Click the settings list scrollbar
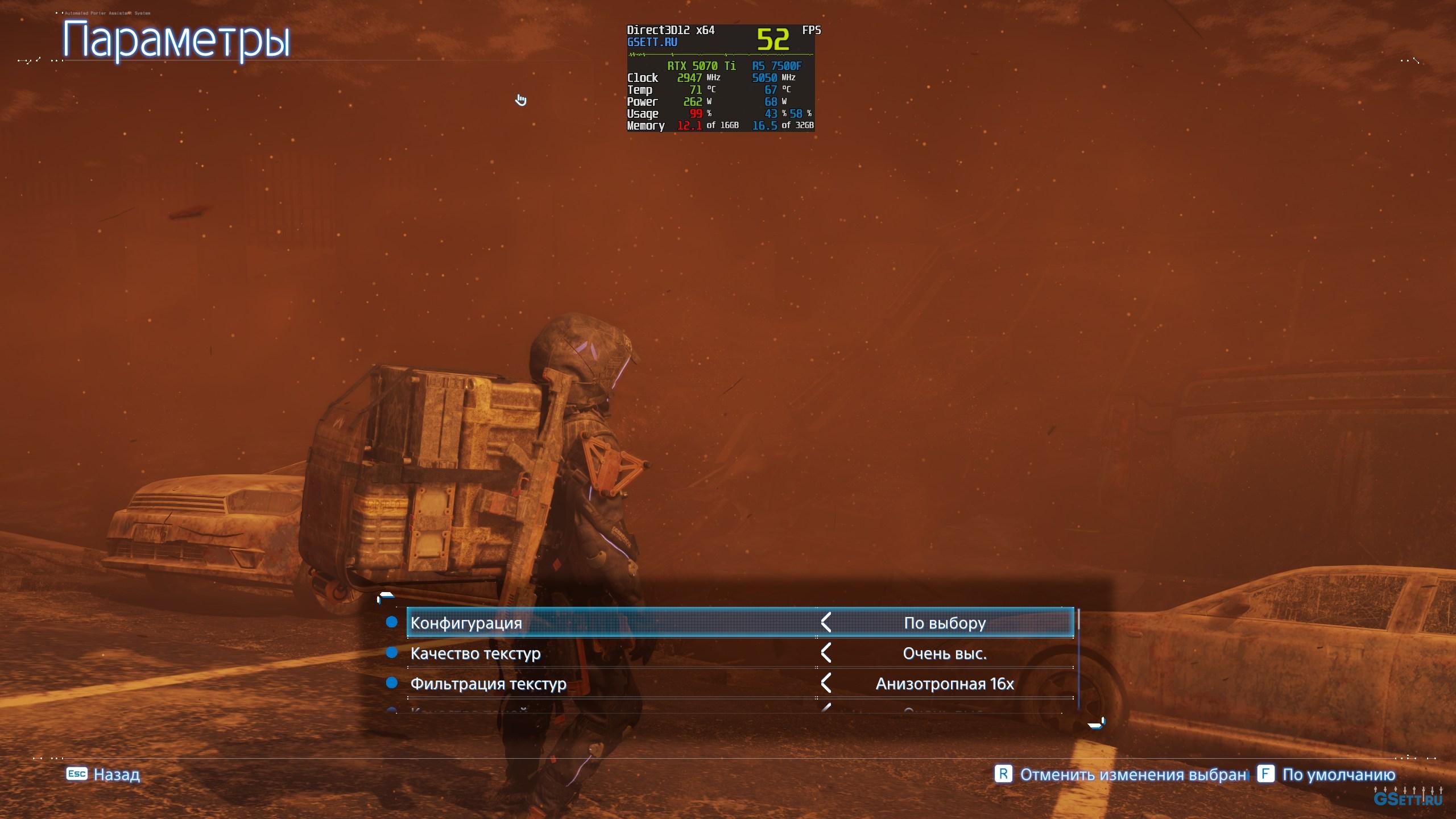1456x819 pixels. (1078, 660)
